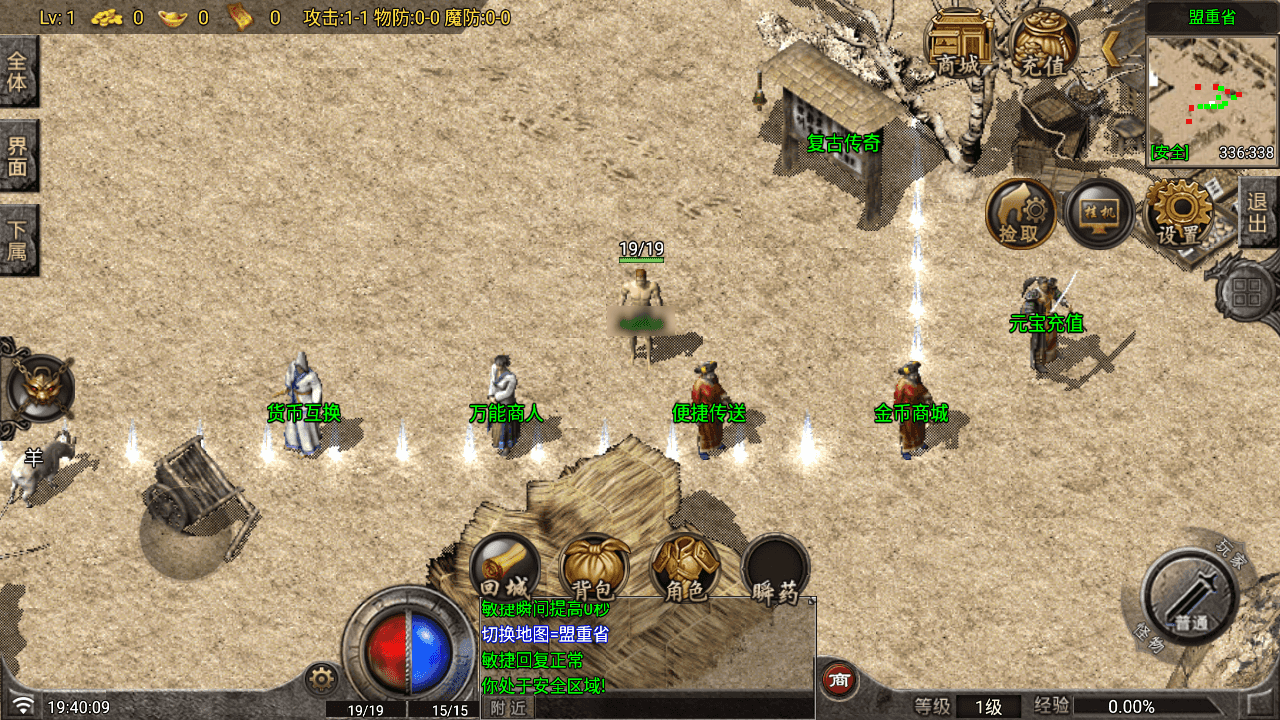This screenshot has width=1280, height=720.
Task: Click the golden demon head icon
Action: tap(38, 388)
